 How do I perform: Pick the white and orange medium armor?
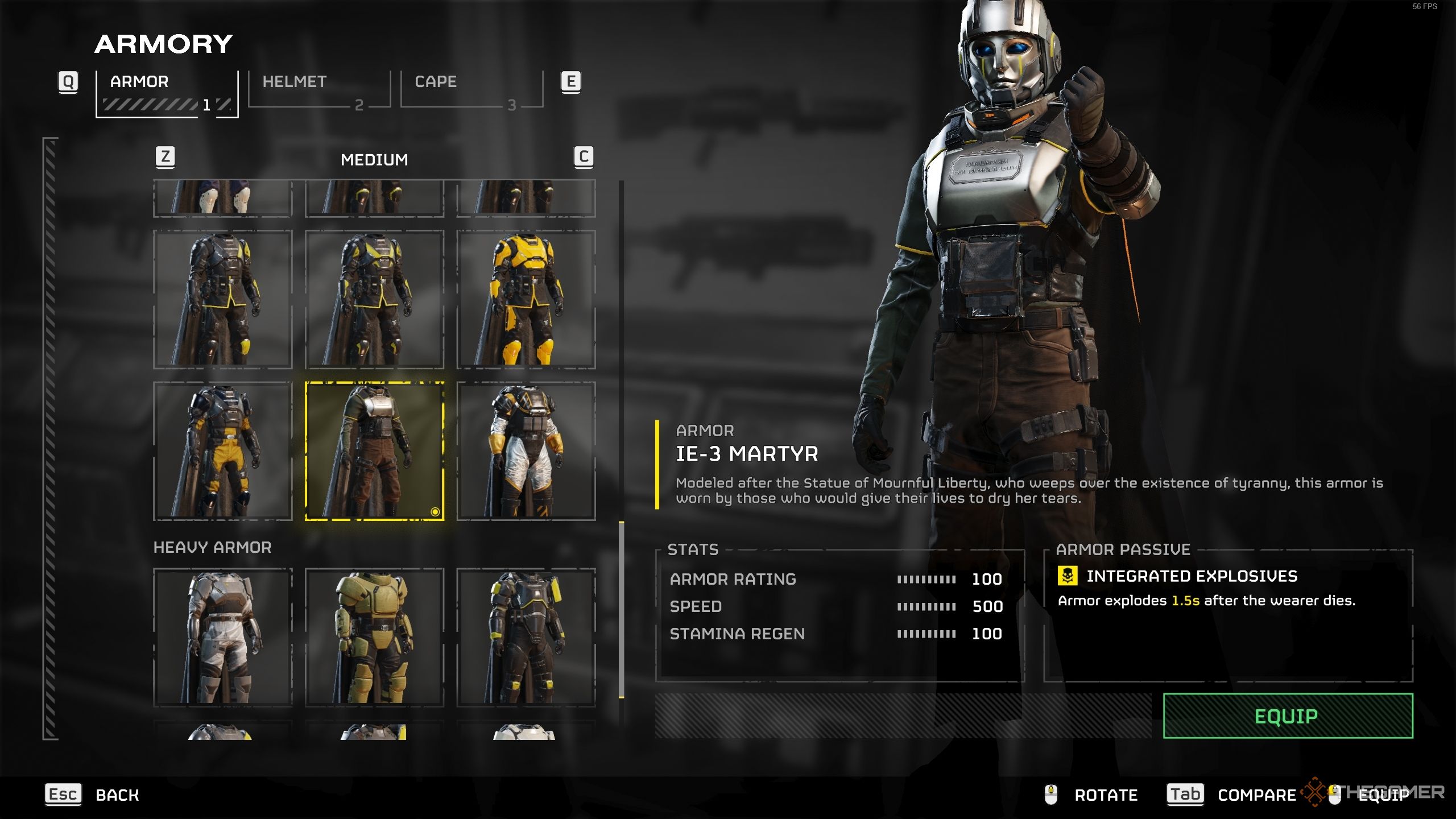pos(526,451)
